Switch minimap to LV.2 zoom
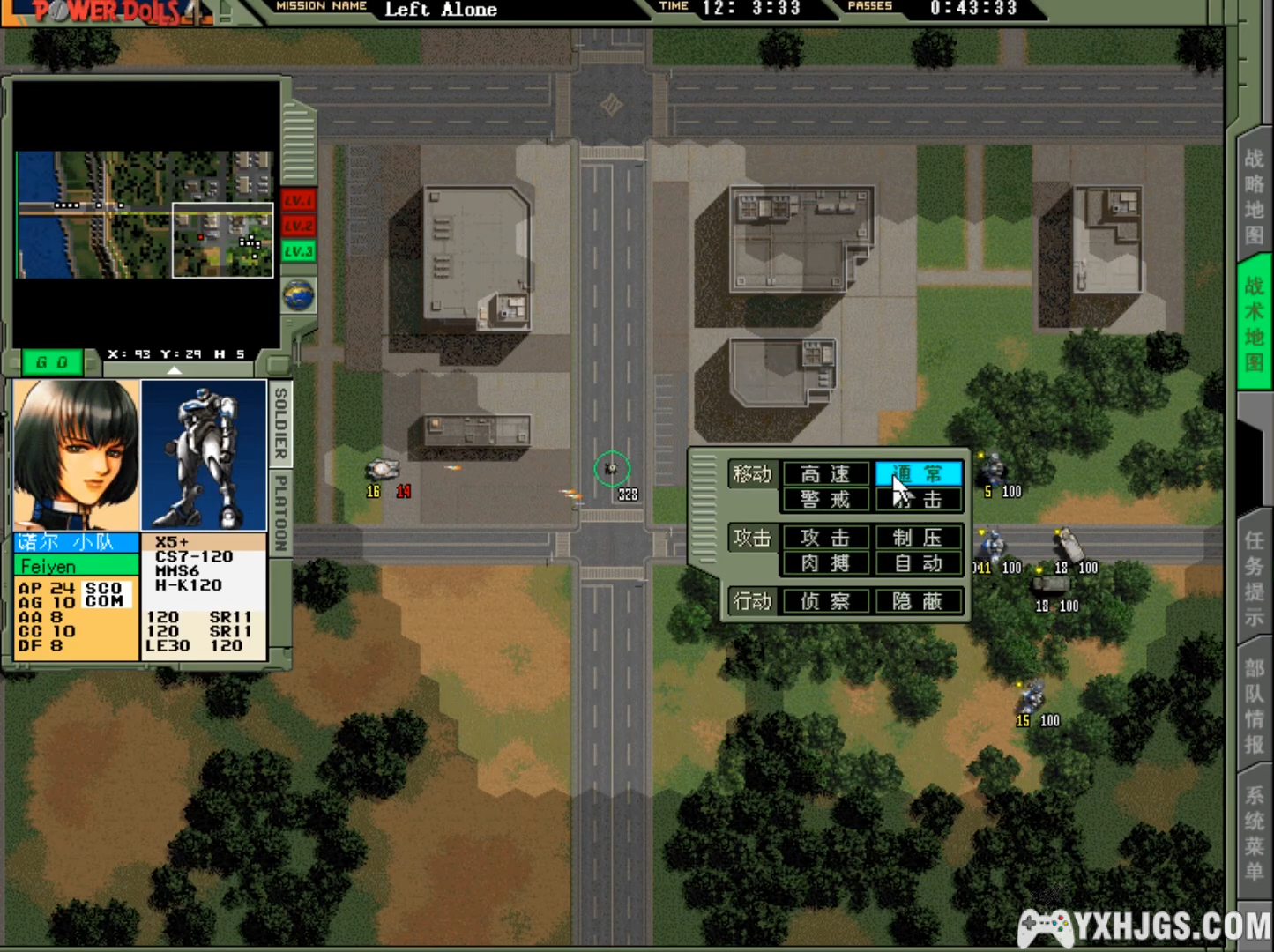 [298, 226]
